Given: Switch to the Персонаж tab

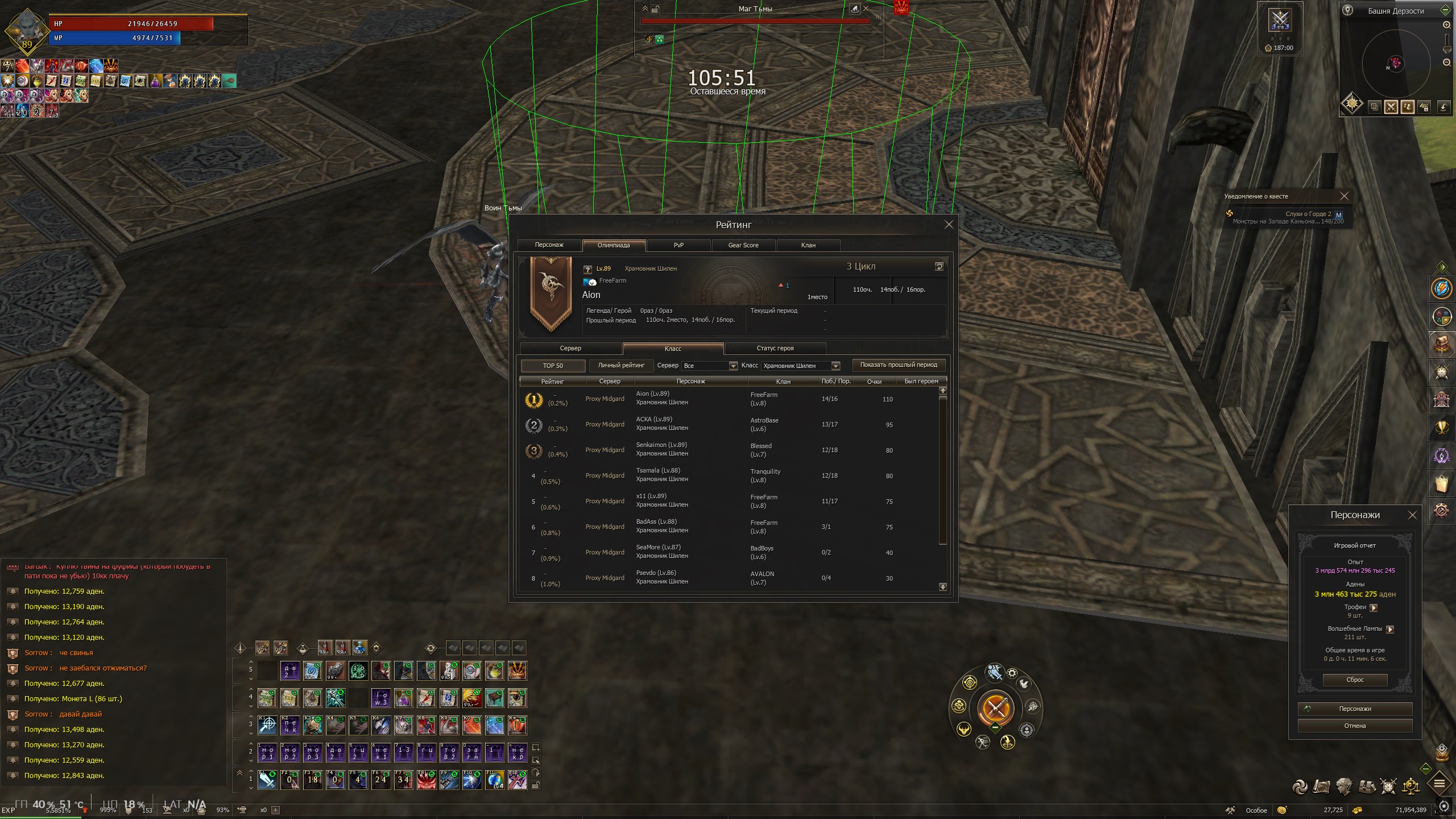Looking at the screenshot, I should coord(549,245).
